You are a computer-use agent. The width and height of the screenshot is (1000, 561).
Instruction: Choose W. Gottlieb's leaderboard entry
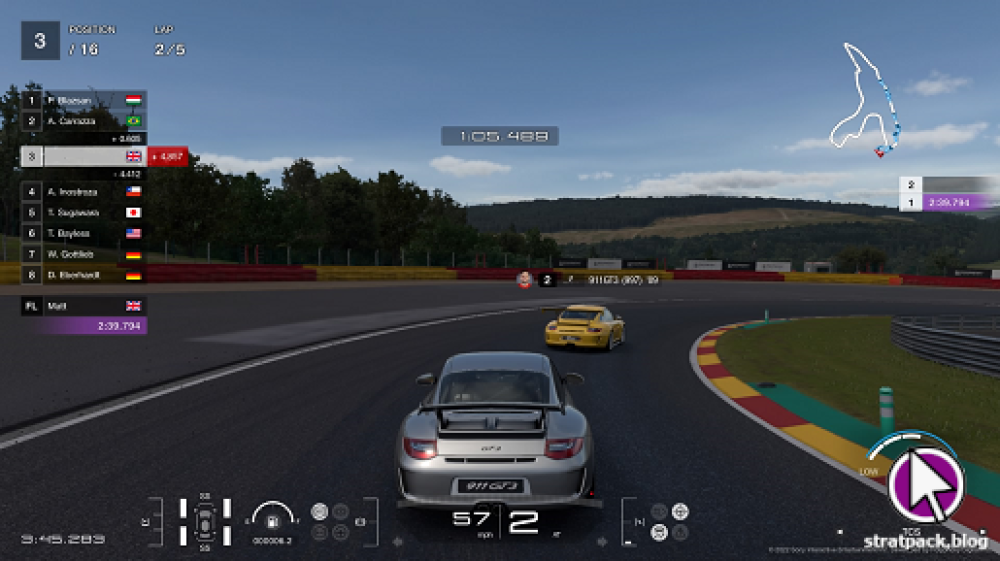click(x=84, y=255)
